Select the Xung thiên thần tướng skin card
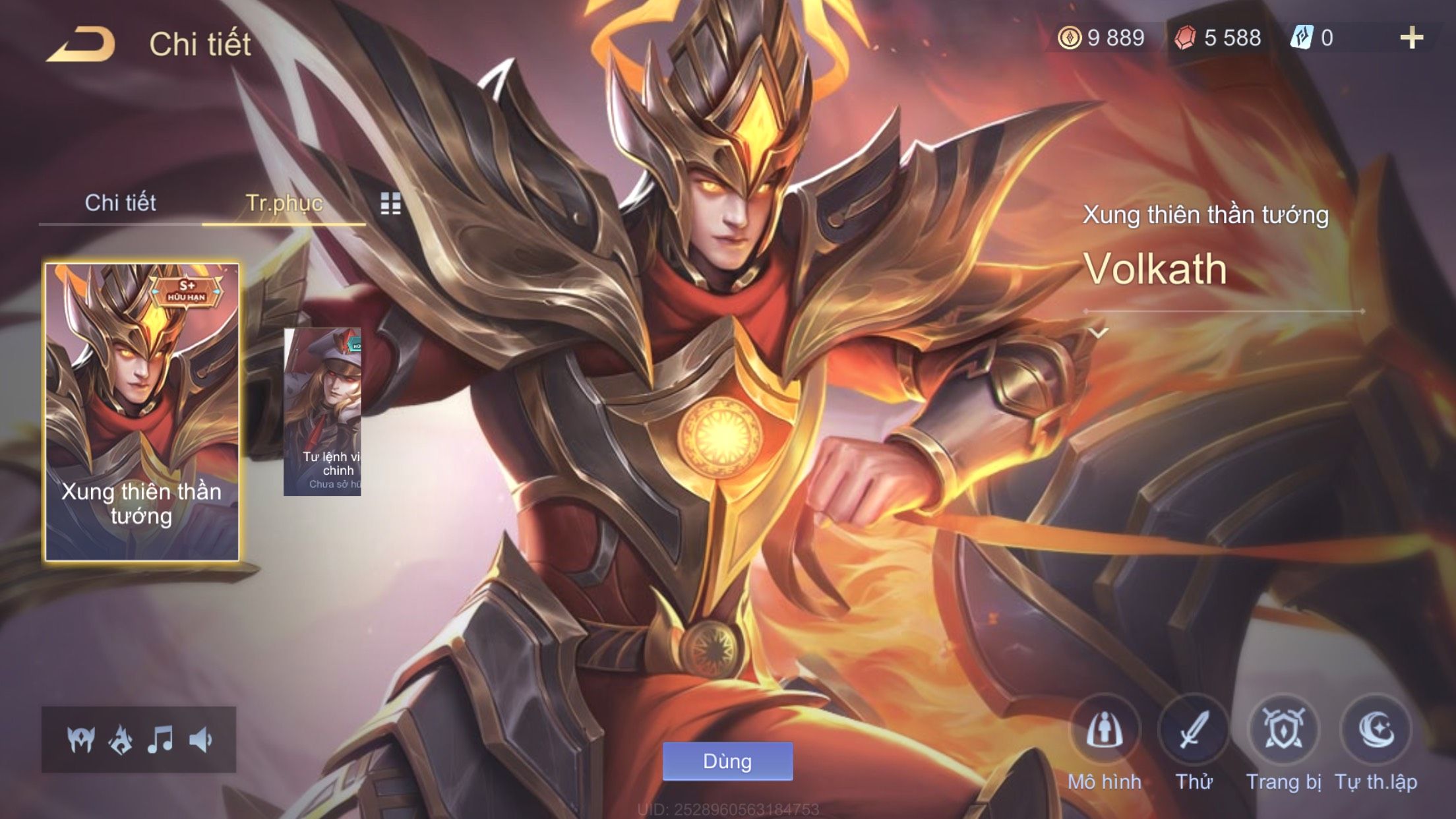Screen dimensions: 1456x819 tap(142, 412)
